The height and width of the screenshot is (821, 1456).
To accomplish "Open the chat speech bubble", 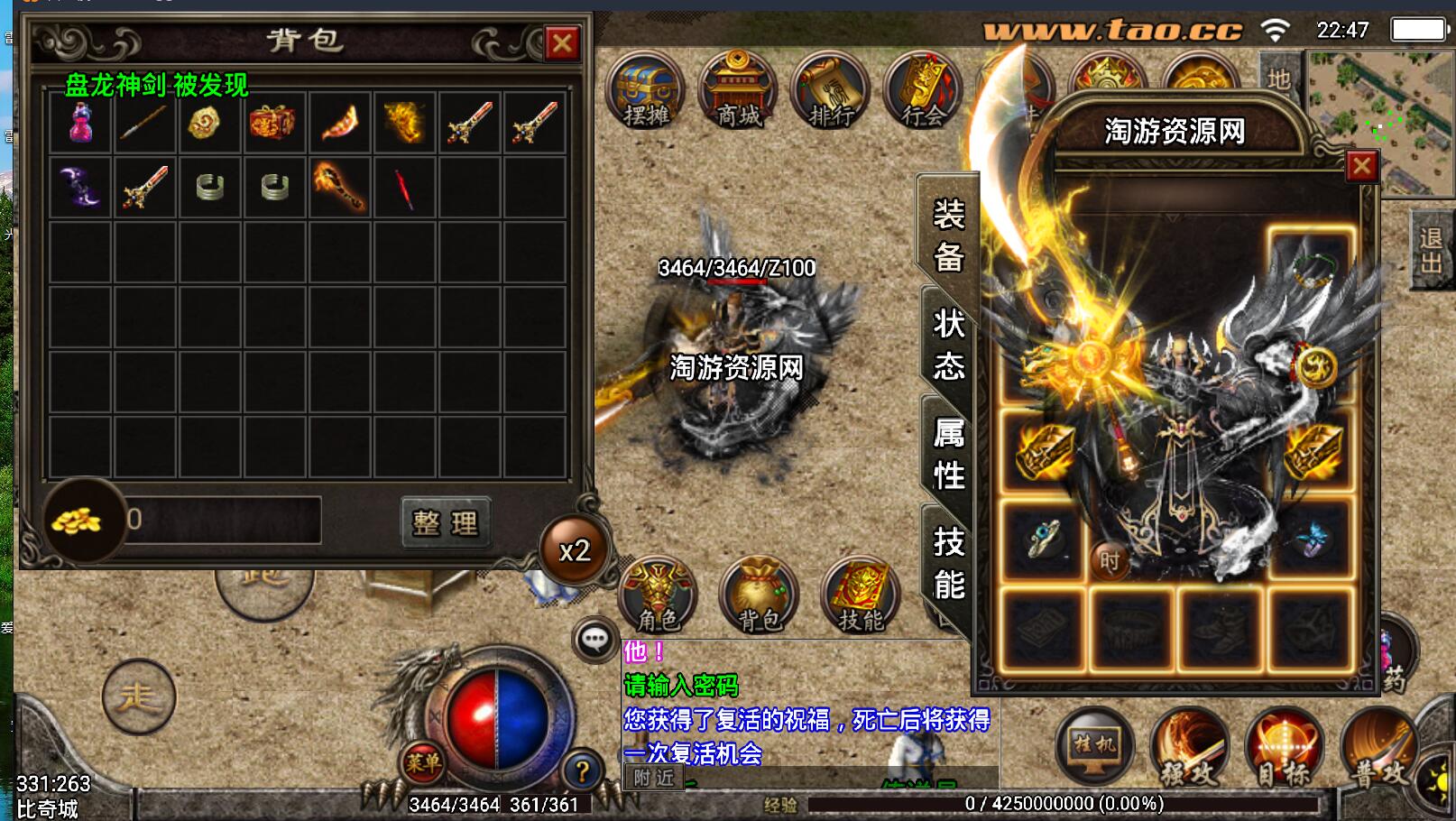I will tap(594, 640).
